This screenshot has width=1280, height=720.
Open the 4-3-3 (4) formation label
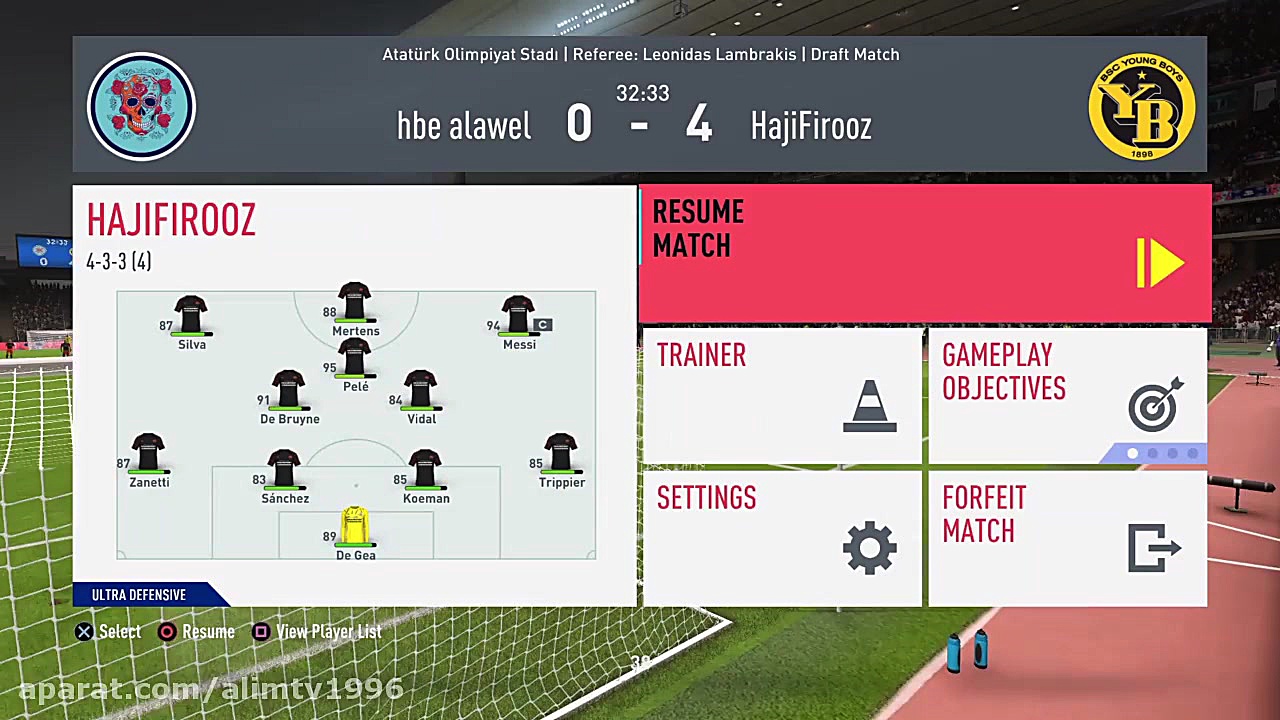pyautogui.click(x=118, y=261)
